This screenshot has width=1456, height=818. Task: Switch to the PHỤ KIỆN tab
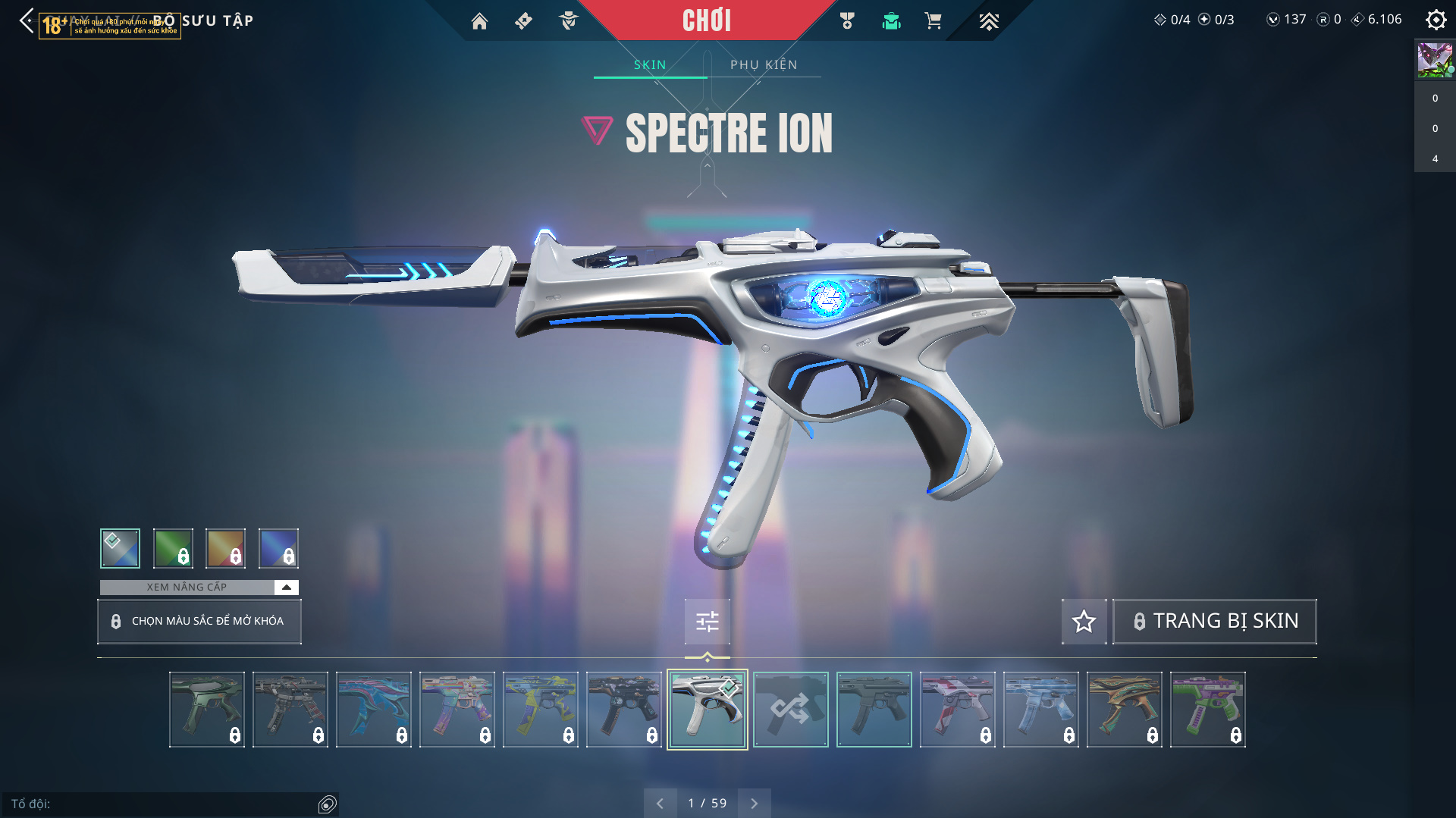(764, 65)
